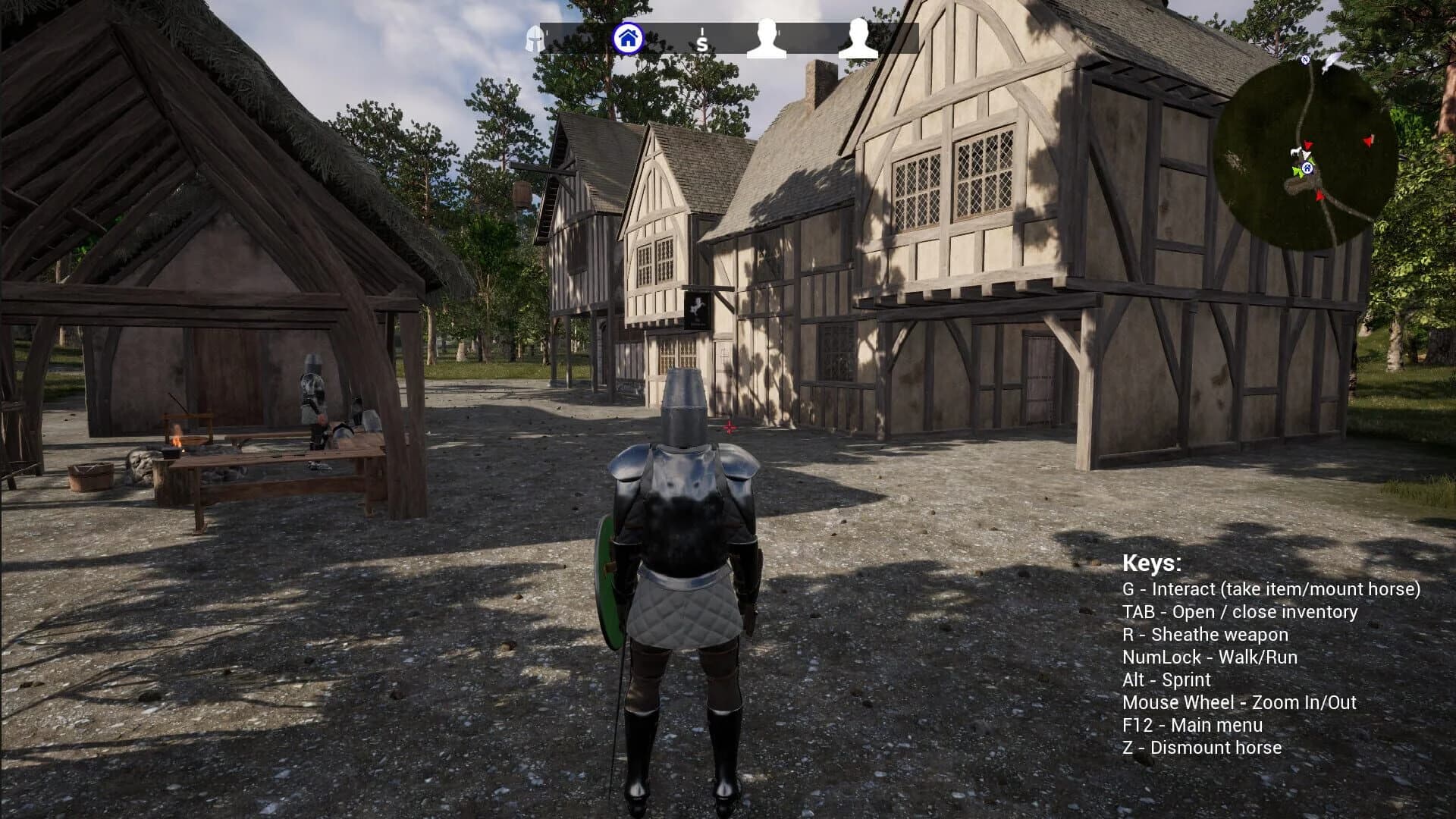The image size is (1456, 819).
Task: Click the hanging white horse tavern sign
Action: [x=698, y=309]
